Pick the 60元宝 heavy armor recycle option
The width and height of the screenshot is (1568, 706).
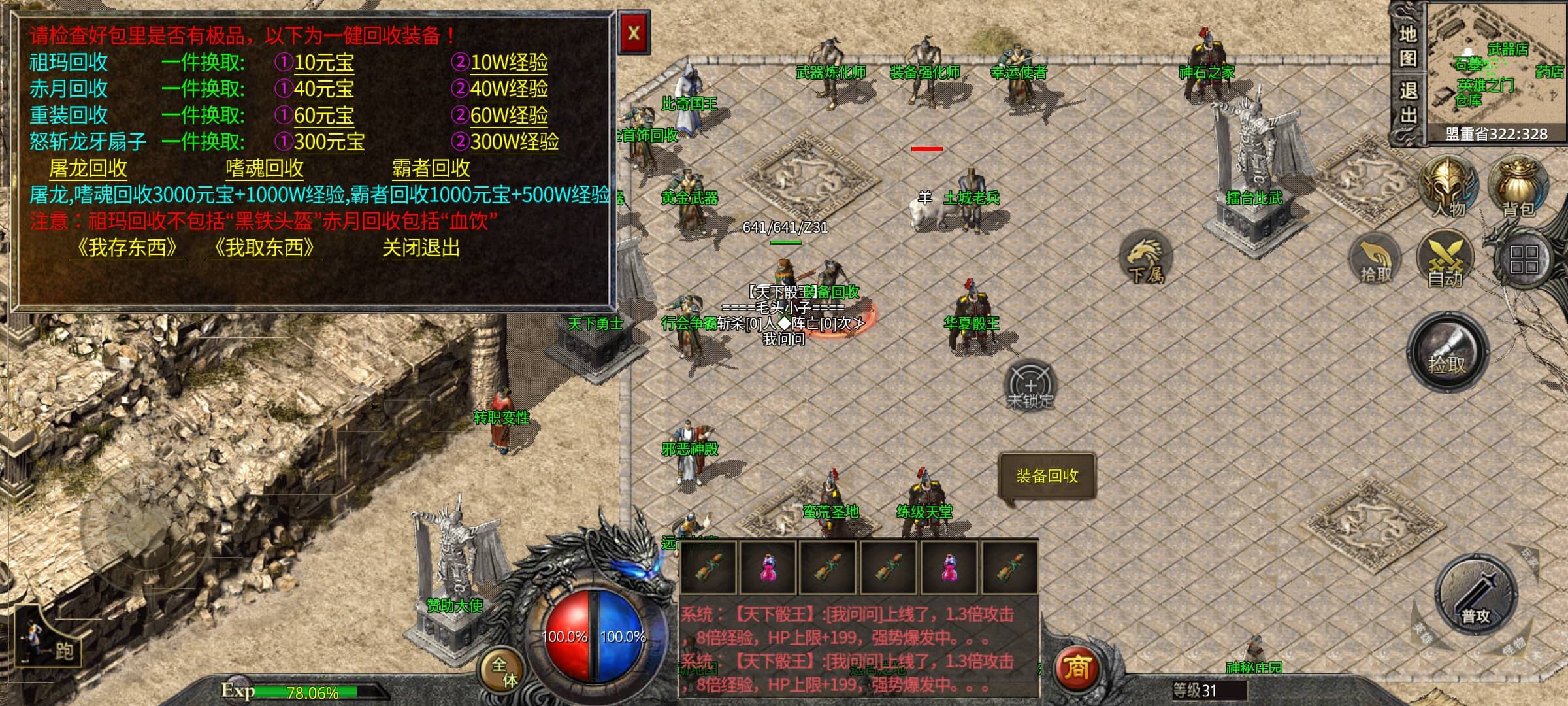click(323, 116)
